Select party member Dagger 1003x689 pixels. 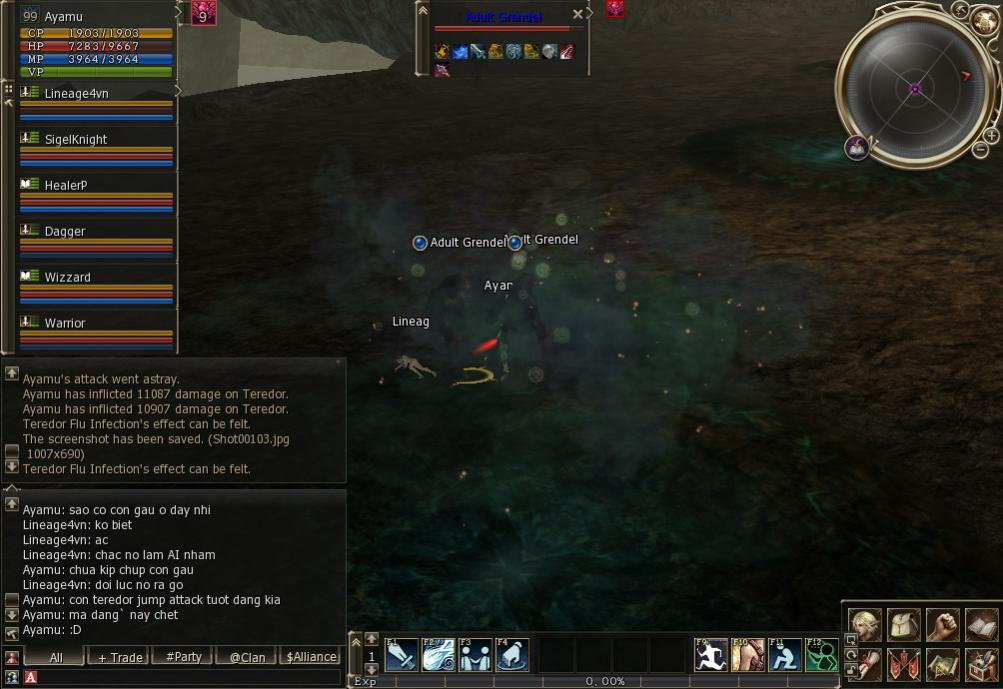tap(65, 231)
